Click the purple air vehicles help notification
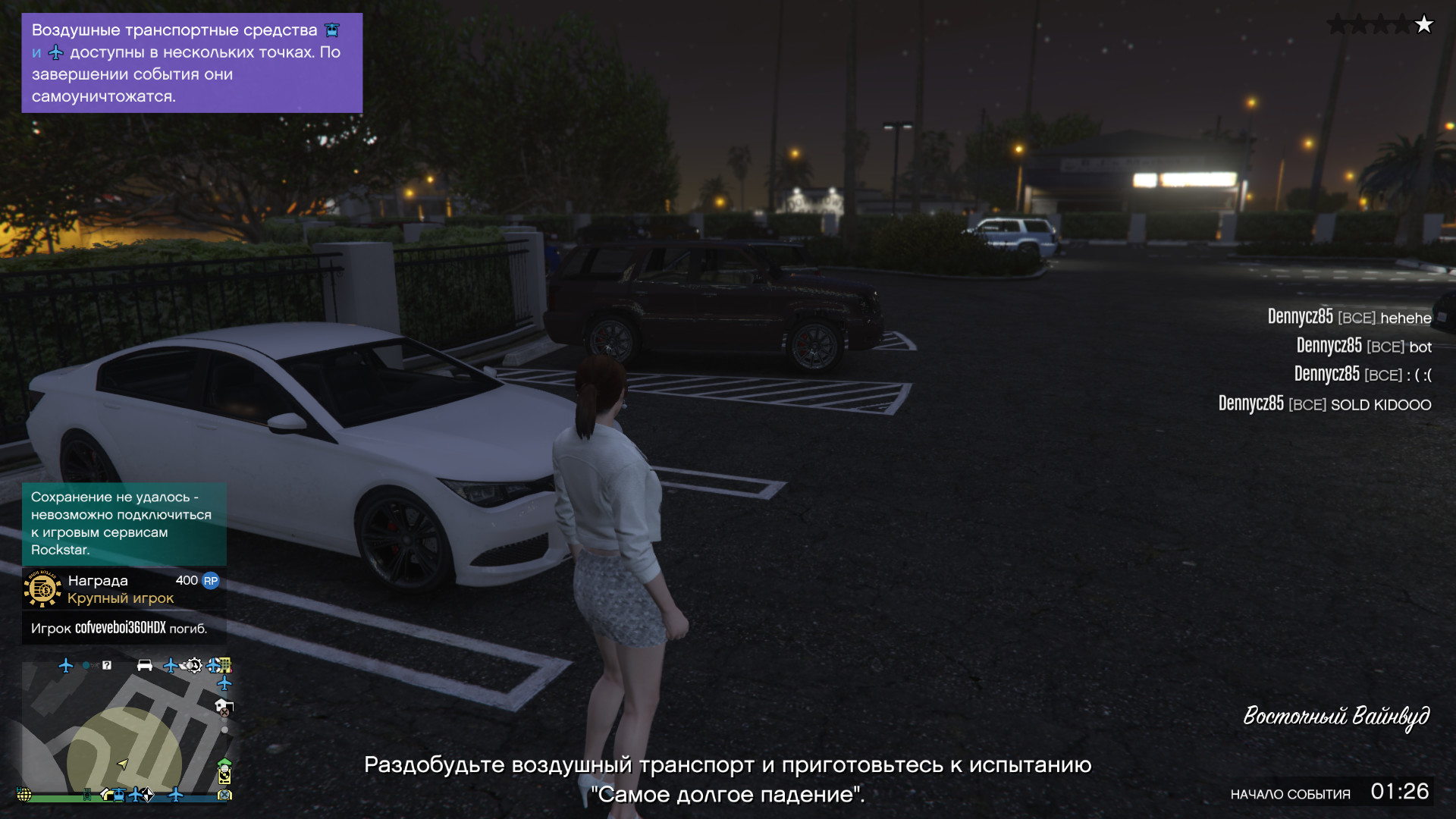 [191, 63]
